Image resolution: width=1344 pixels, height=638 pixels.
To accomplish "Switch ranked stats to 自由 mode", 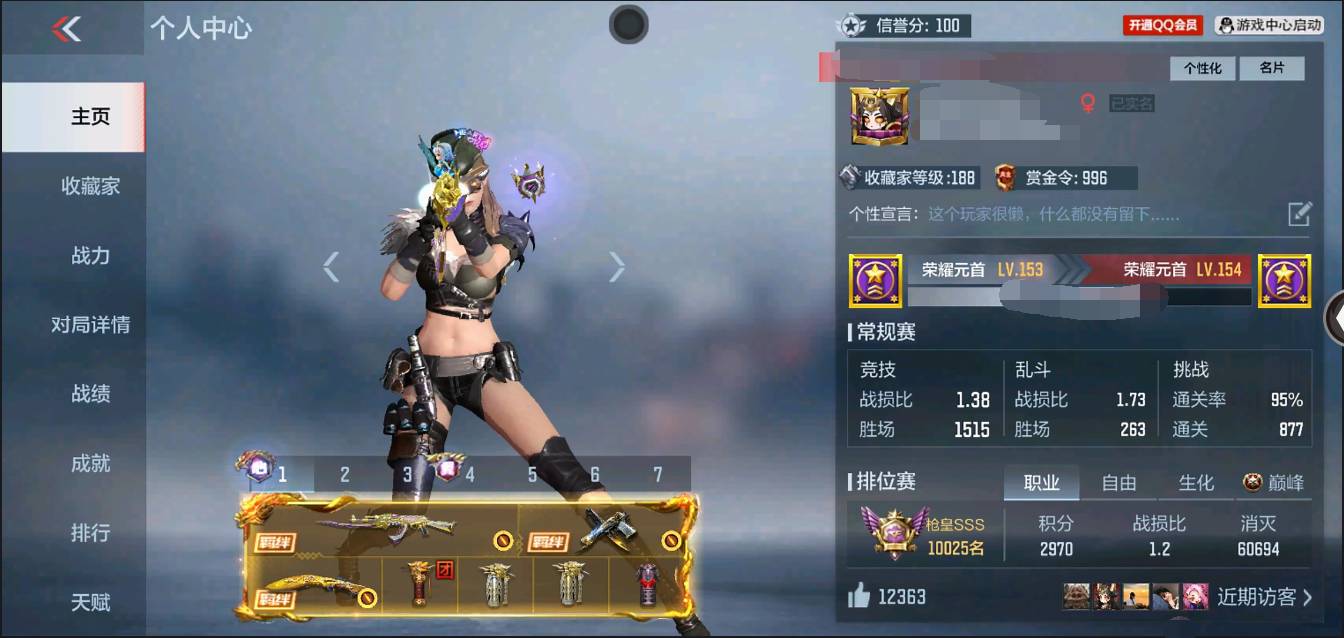I will [1118, 483].
